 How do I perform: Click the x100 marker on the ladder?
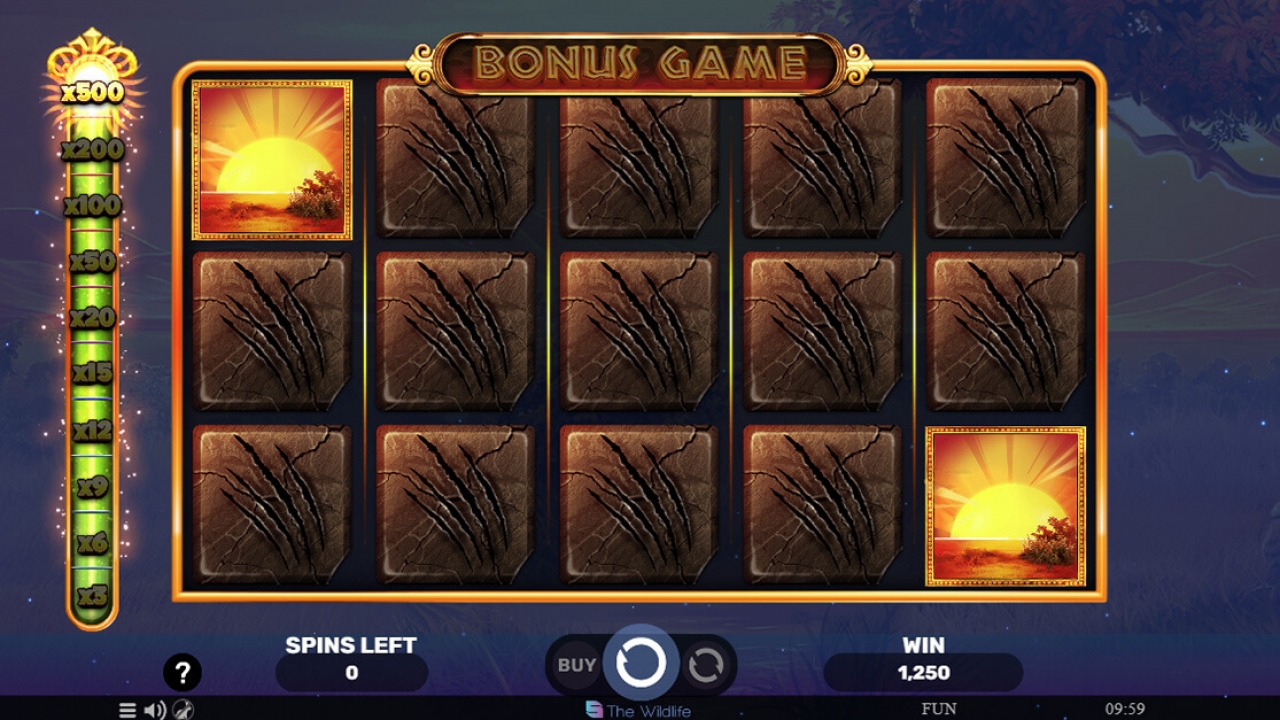pos(90,207)
